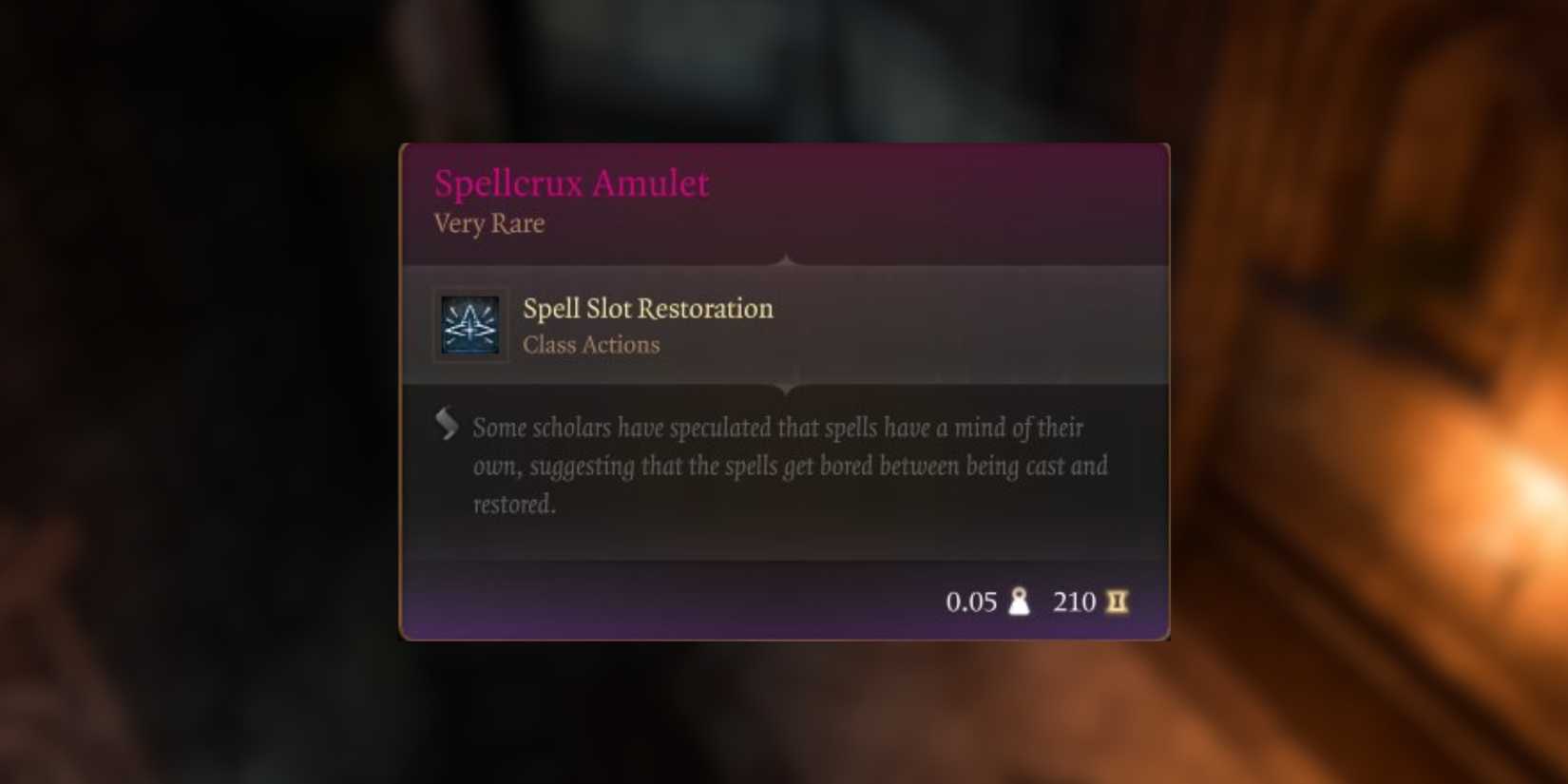The width and height of the screenshot is (1568, 784).
Task: Select the Spellcrux Amulet title header
Action: (571, 182)
